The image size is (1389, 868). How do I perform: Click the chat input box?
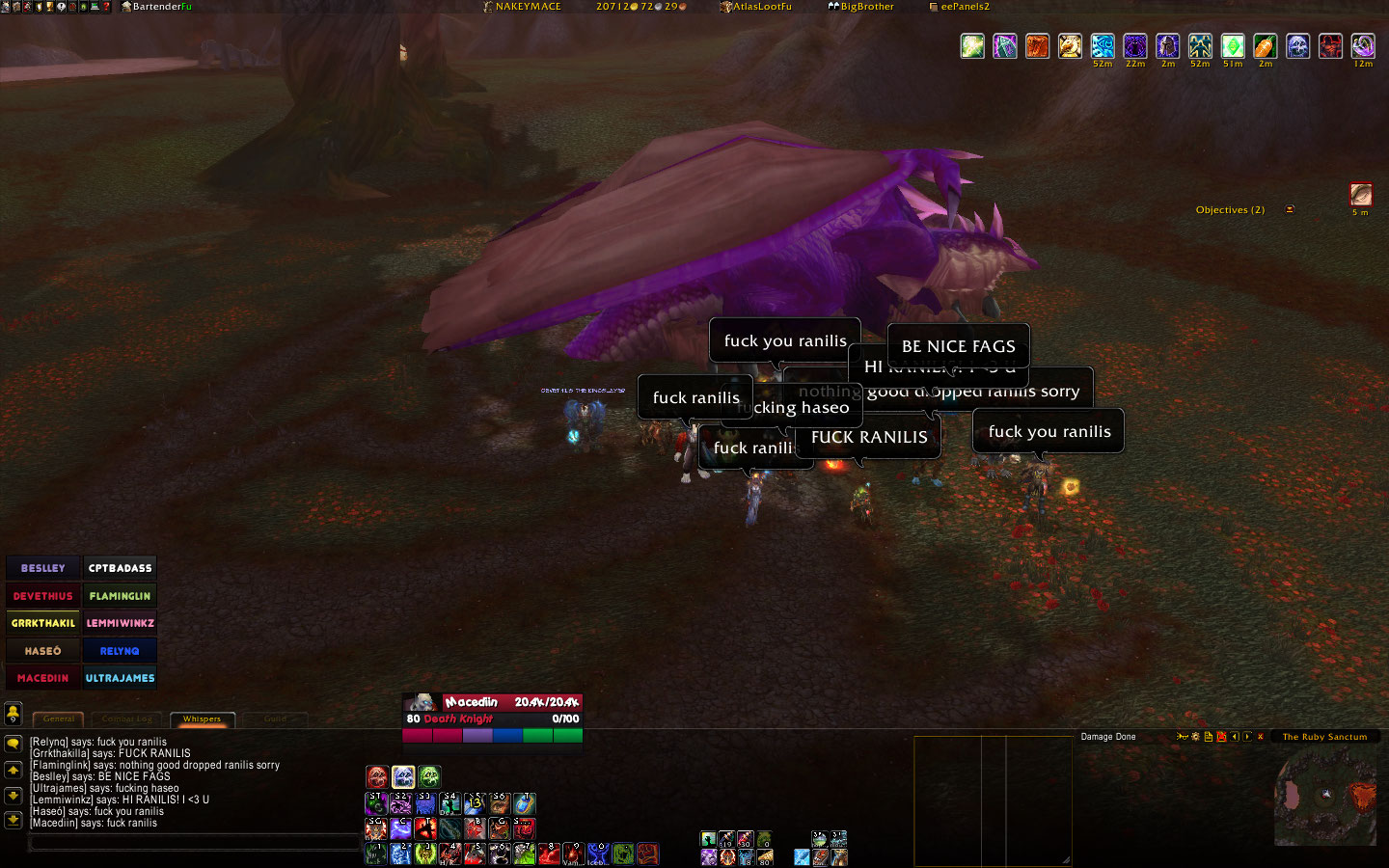pyautogui.click(x=193, y=843)
